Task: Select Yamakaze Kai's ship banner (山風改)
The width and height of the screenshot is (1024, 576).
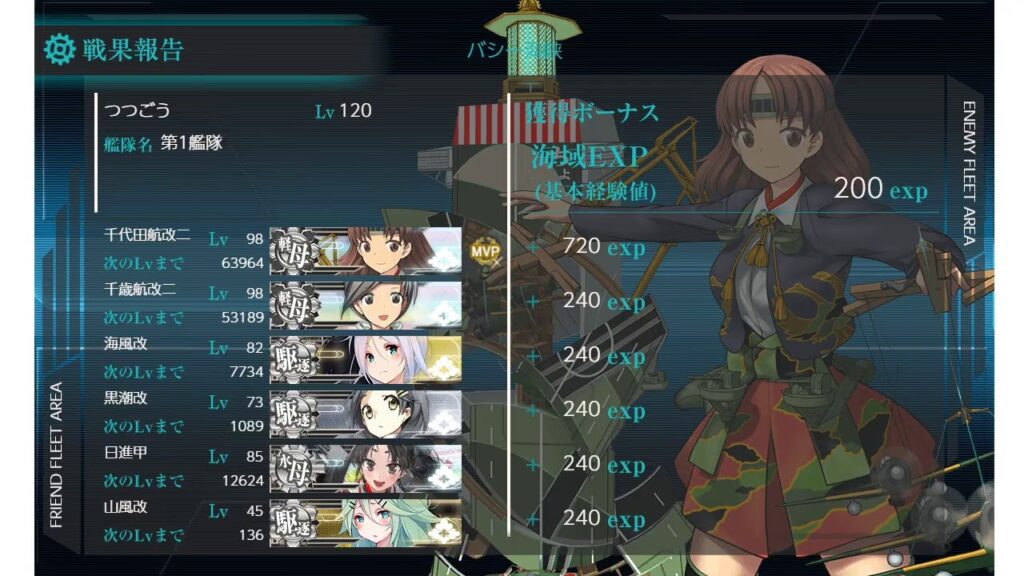Action: (x=366, y=521)
